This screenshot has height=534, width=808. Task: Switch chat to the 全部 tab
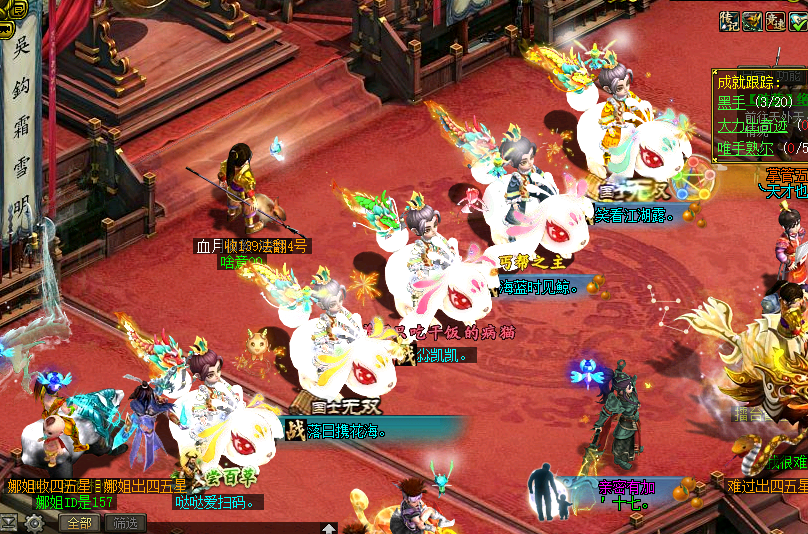coord(80,523)
